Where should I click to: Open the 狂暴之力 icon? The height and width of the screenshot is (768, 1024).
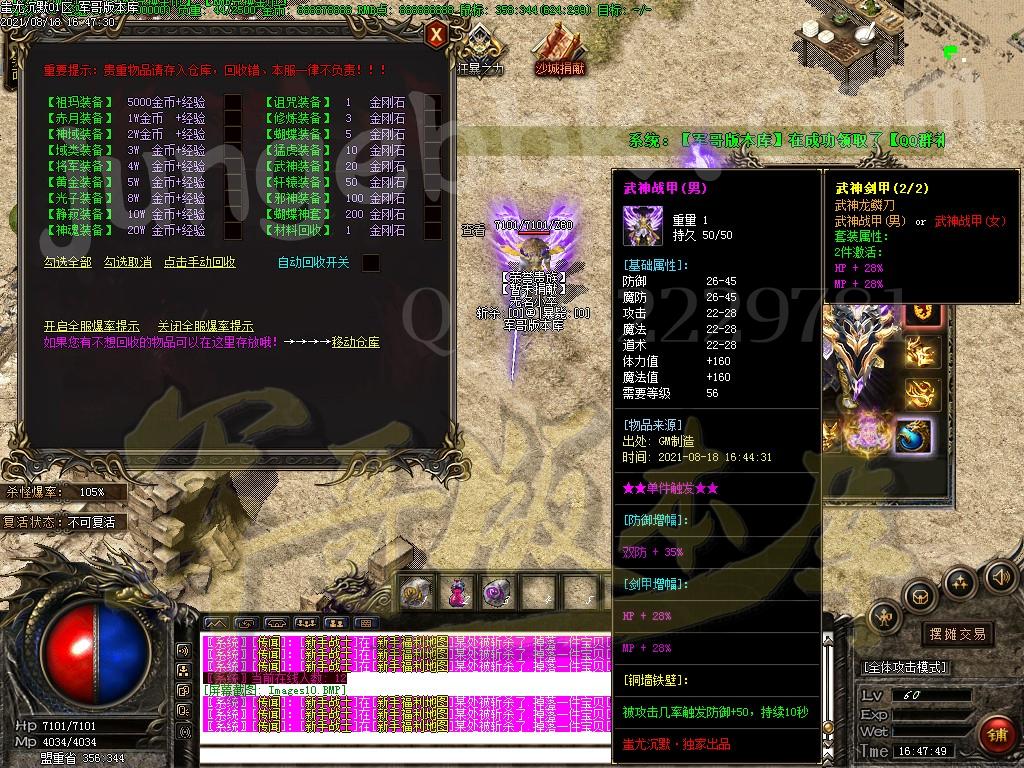[481, 48]
